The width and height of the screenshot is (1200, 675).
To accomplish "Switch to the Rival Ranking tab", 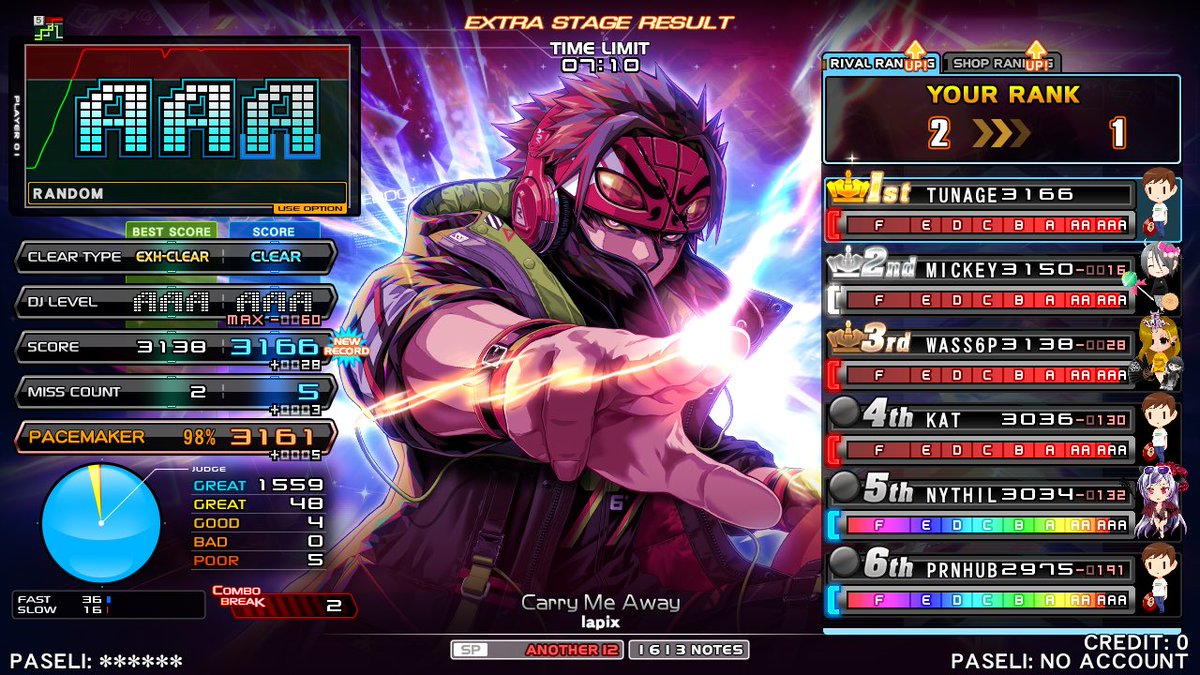I will coord(880,63).
